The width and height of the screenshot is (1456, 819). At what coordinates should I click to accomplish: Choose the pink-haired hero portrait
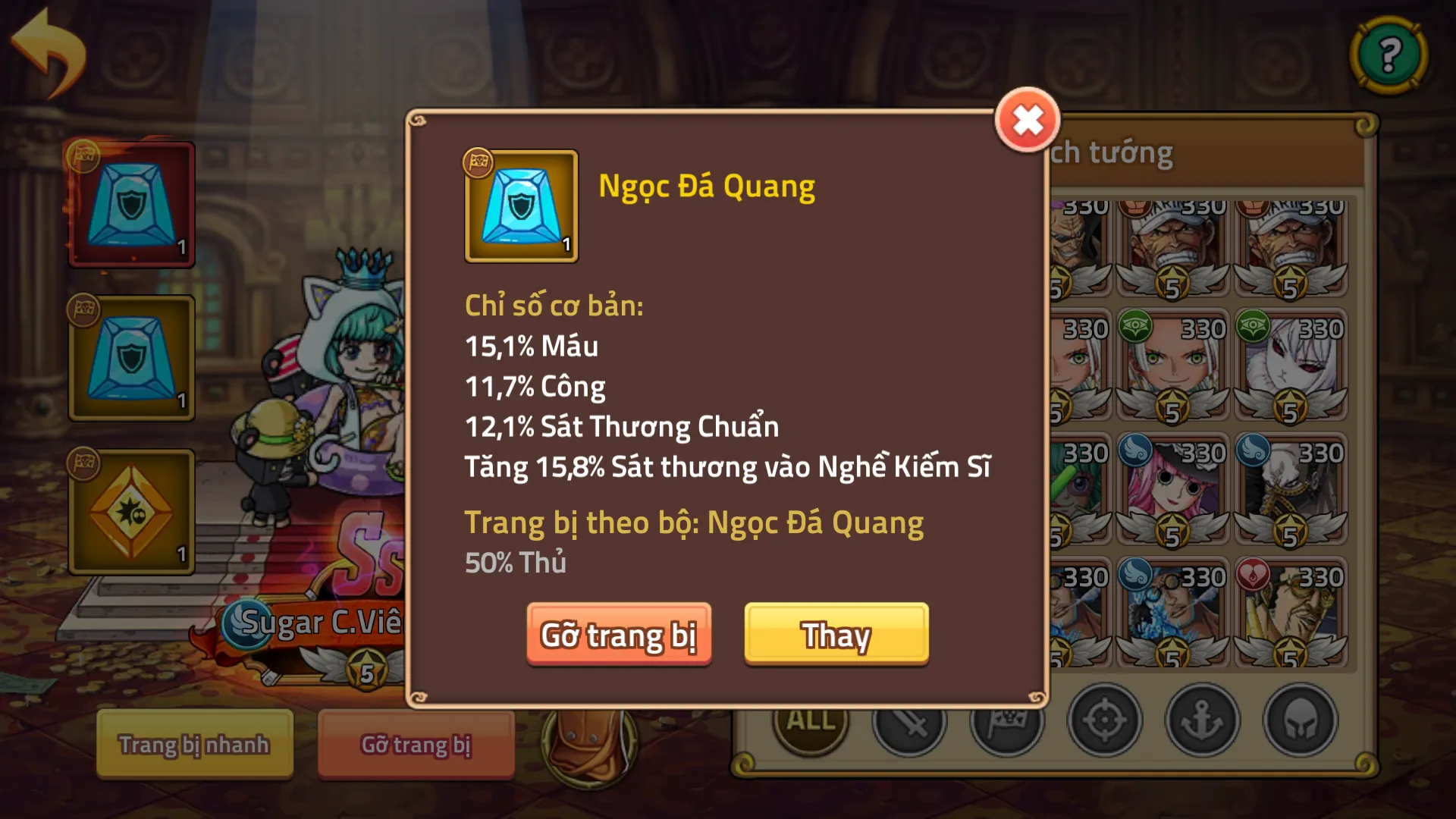(1172, 489)
